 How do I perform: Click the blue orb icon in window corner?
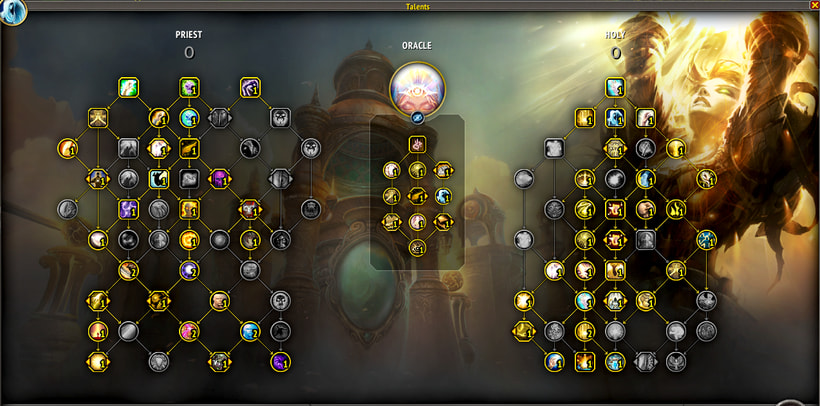point(15,12)
